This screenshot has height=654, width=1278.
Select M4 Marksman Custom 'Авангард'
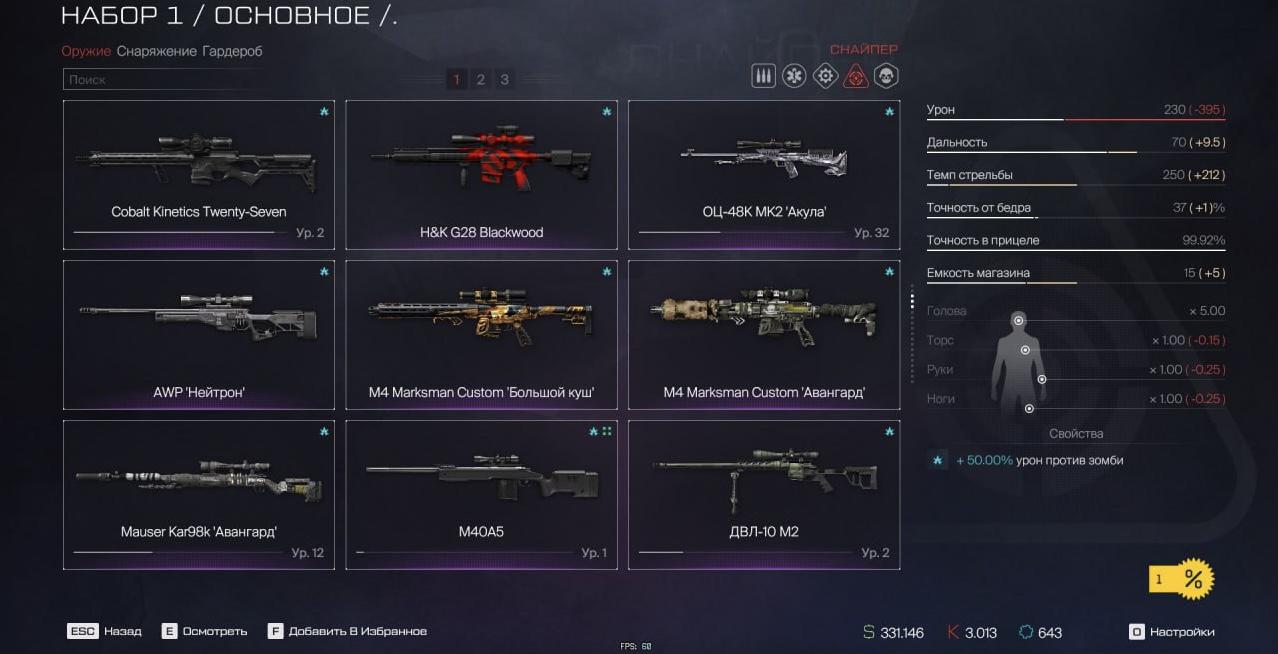[764, 334]
